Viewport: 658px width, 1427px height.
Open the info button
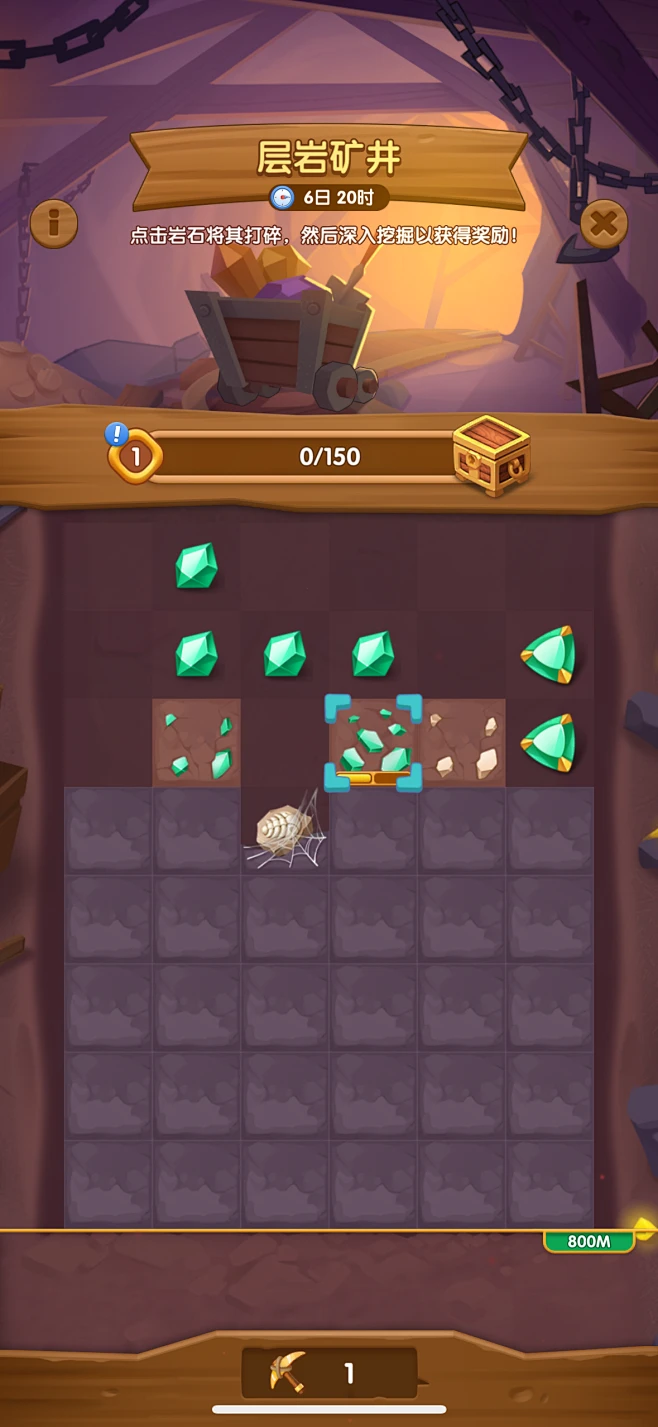point(53,223)
